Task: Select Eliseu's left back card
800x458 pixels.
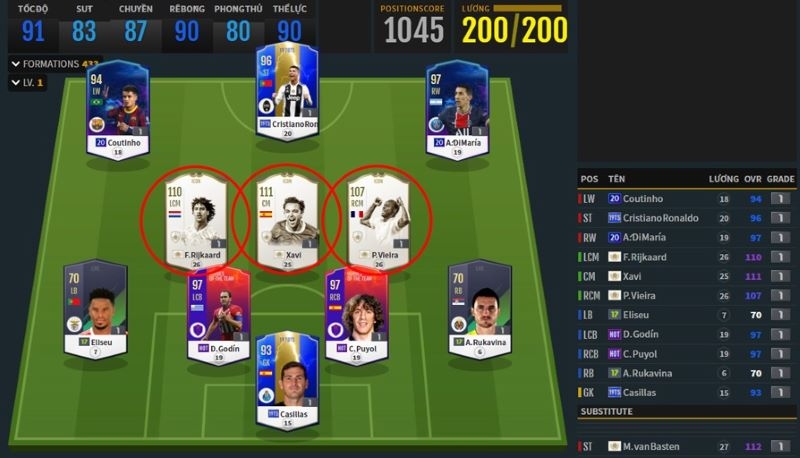Action: 95,310
